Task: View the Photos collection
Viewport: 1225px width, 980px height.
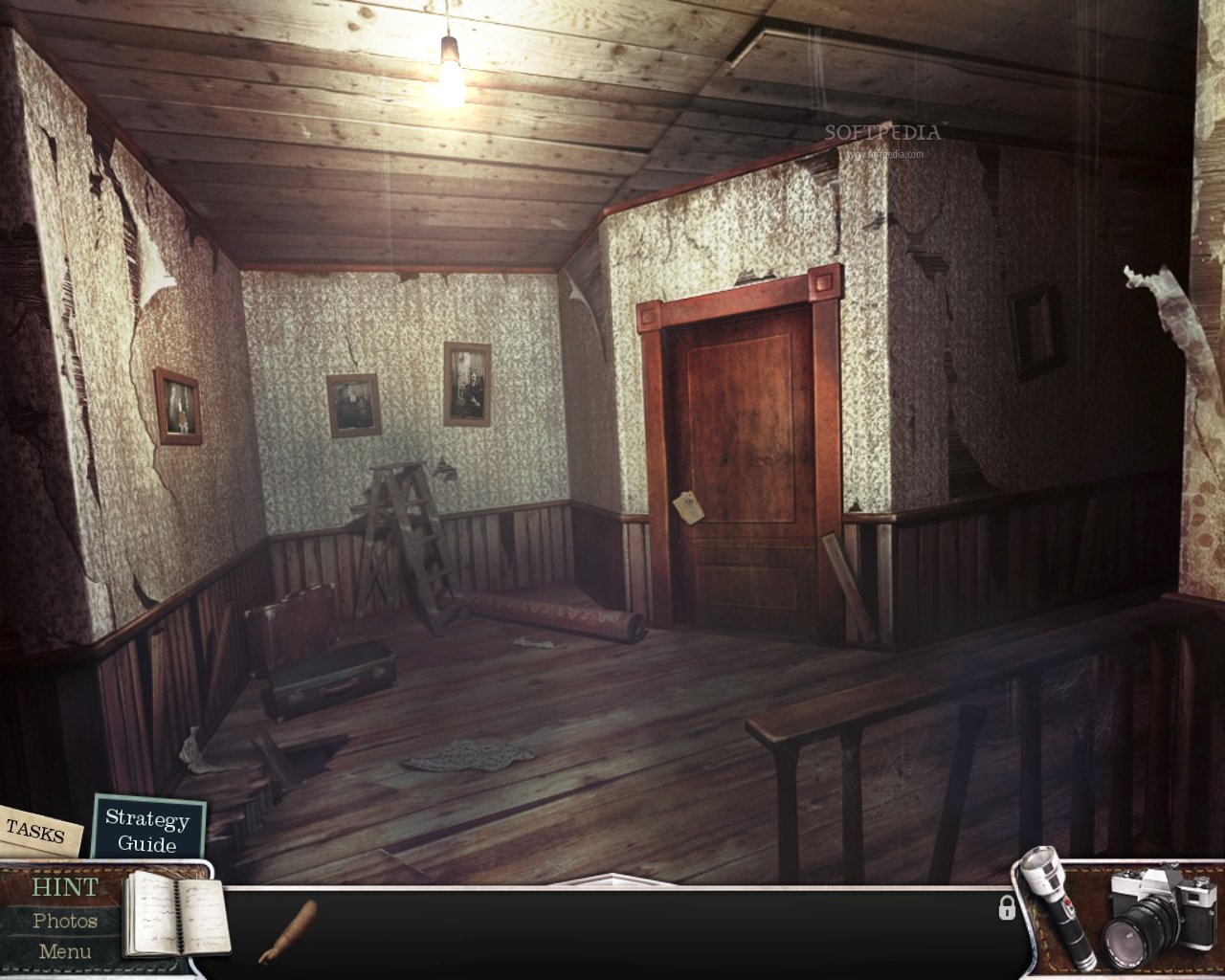Action: pos(65,920)
